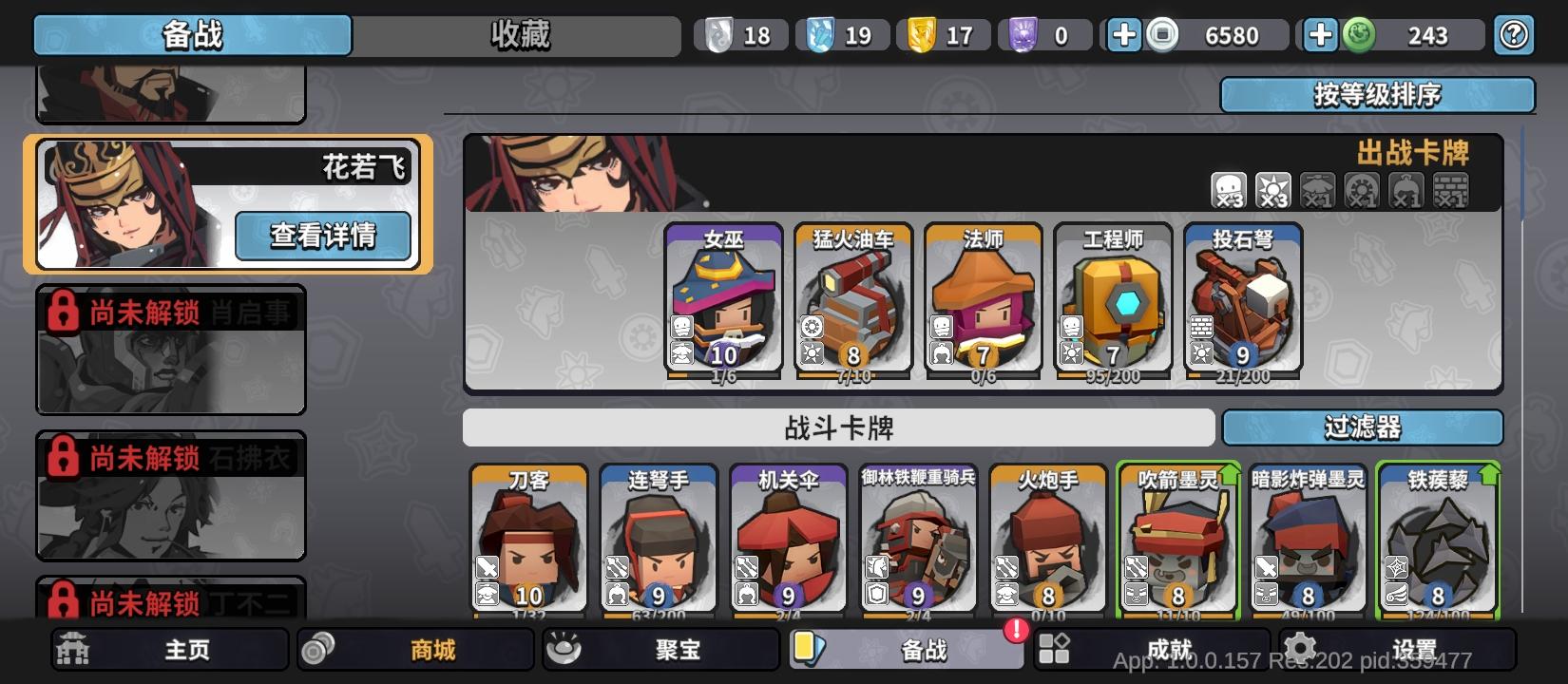Open the 过滤器 filter panel
Screen dimensions: 1568x684
[x=1364, y=428]
